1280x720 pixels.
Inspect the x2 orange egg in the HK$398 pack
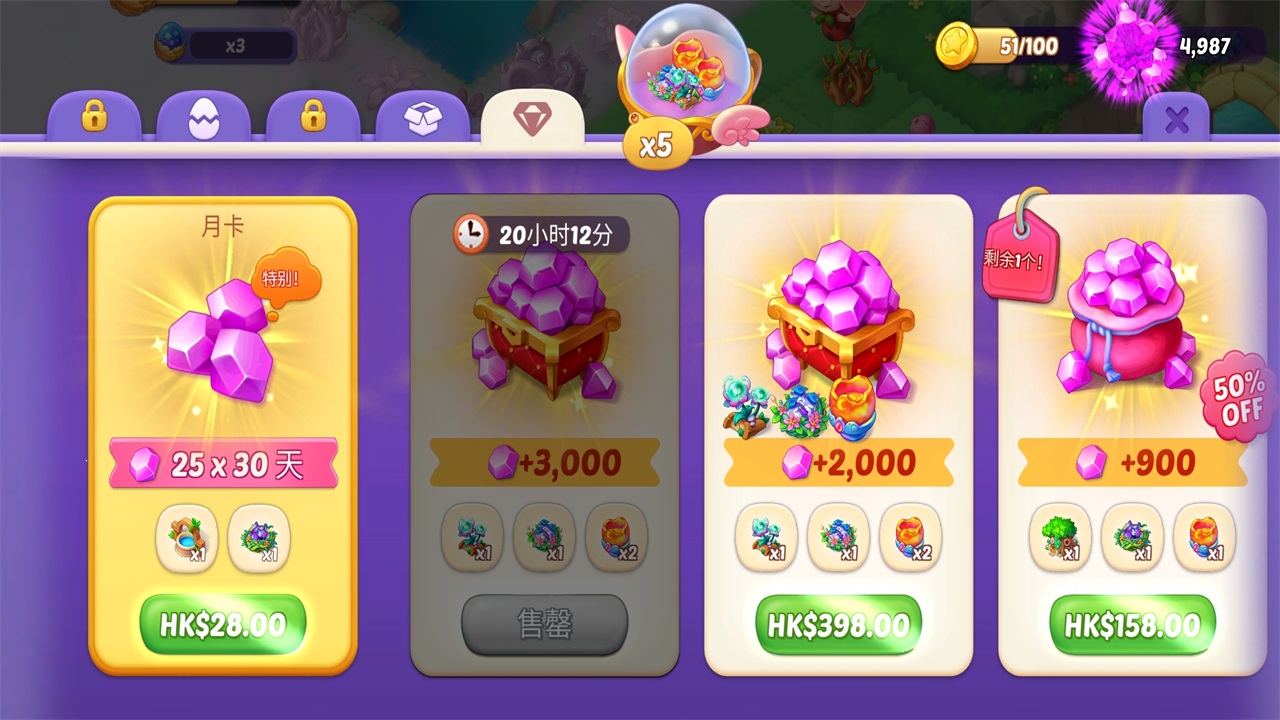point(910,538)
